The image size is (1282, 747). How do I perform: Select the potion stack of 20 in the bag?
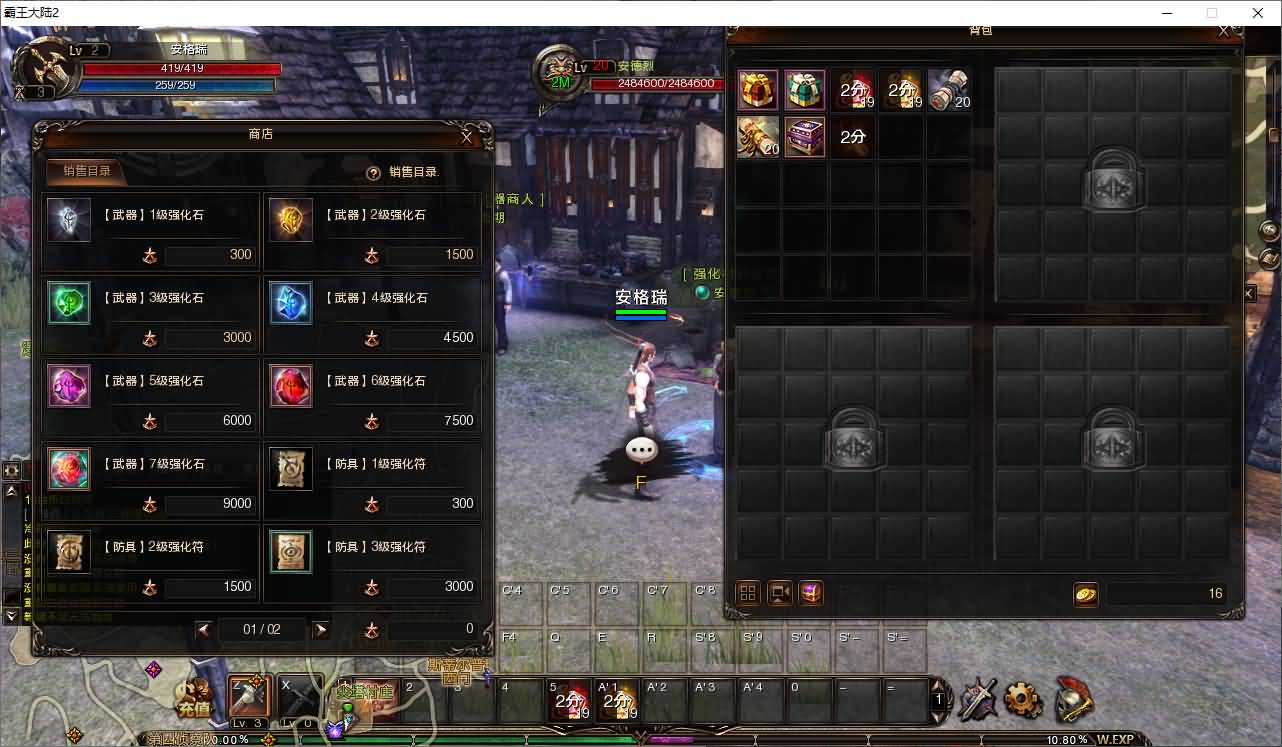[949, 89]
